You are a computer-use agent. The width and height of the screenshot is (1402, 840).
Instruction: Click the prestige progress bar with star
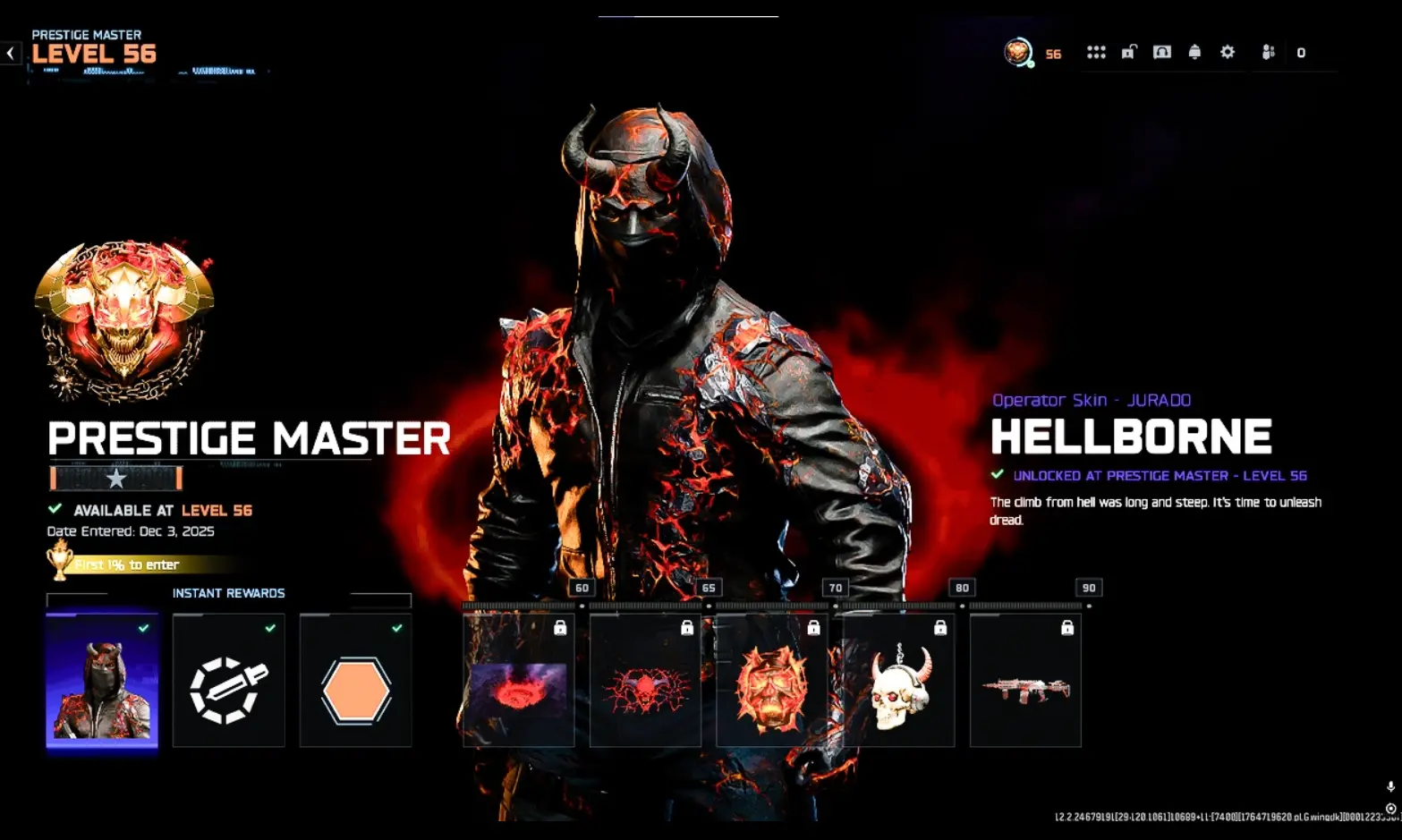click(x=115, y=479)
